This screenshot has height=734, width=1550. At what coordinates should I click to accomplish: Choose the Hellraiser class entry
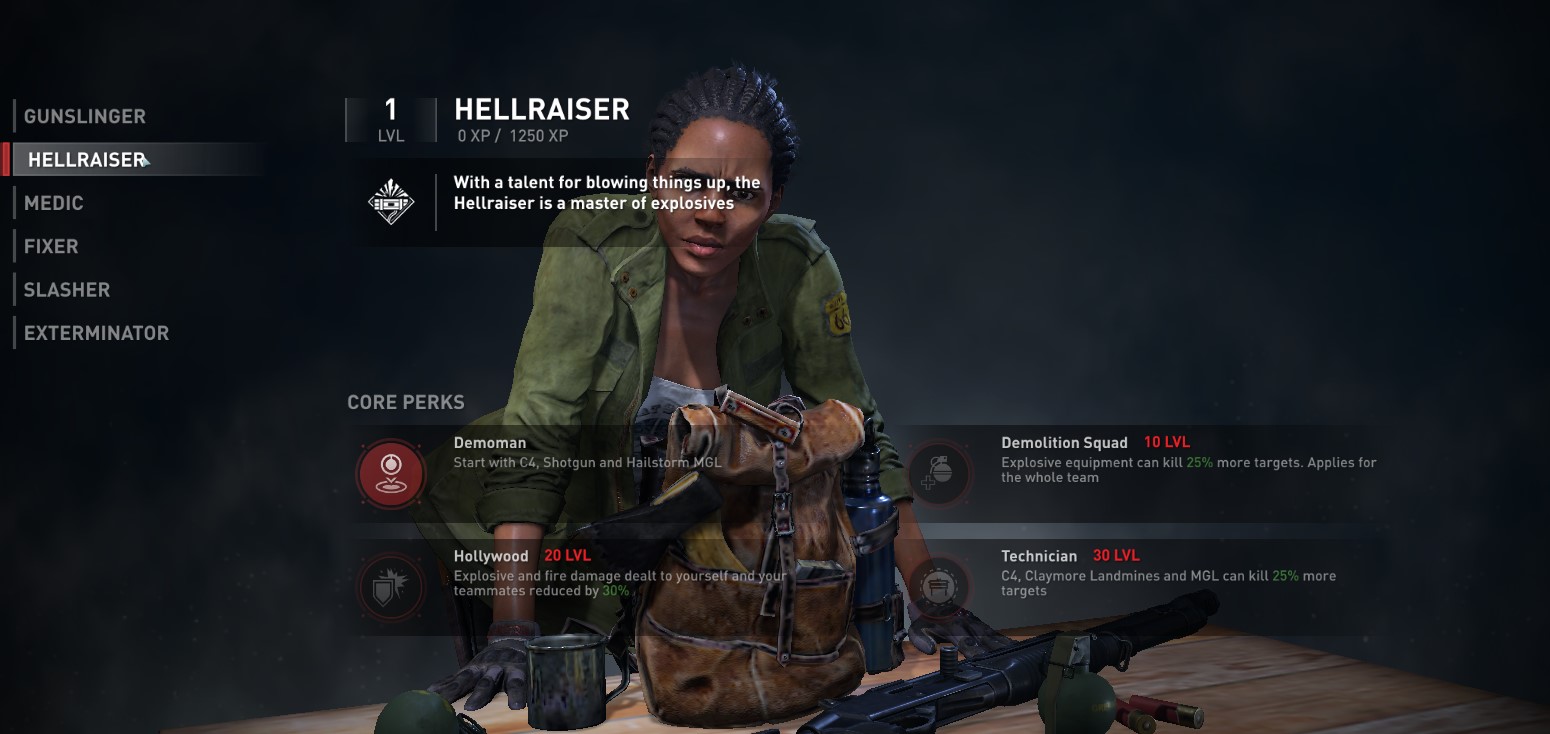[87, 160]
